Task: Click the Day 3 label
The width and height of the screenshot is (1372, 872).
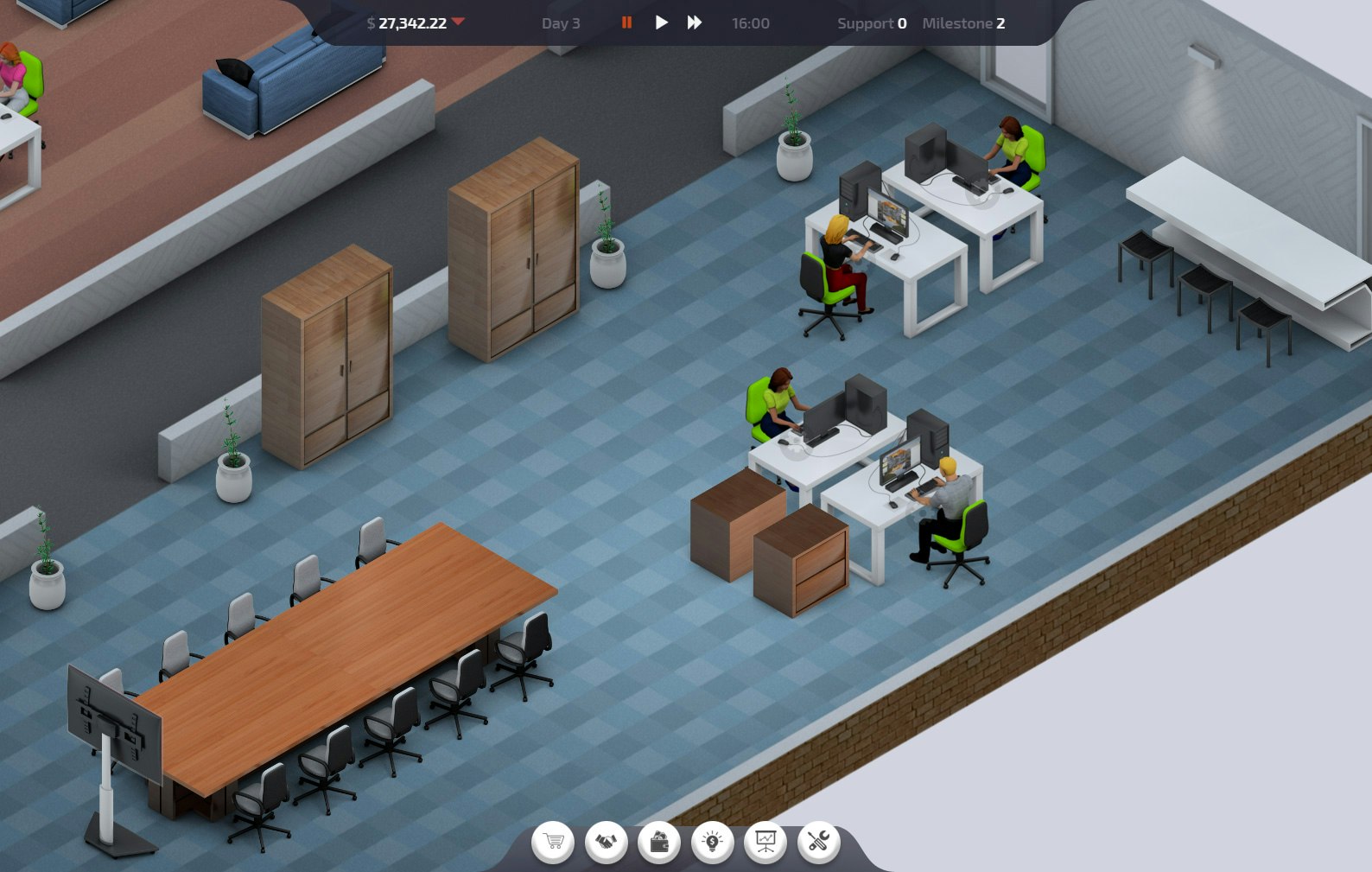Action: point(562,23)
